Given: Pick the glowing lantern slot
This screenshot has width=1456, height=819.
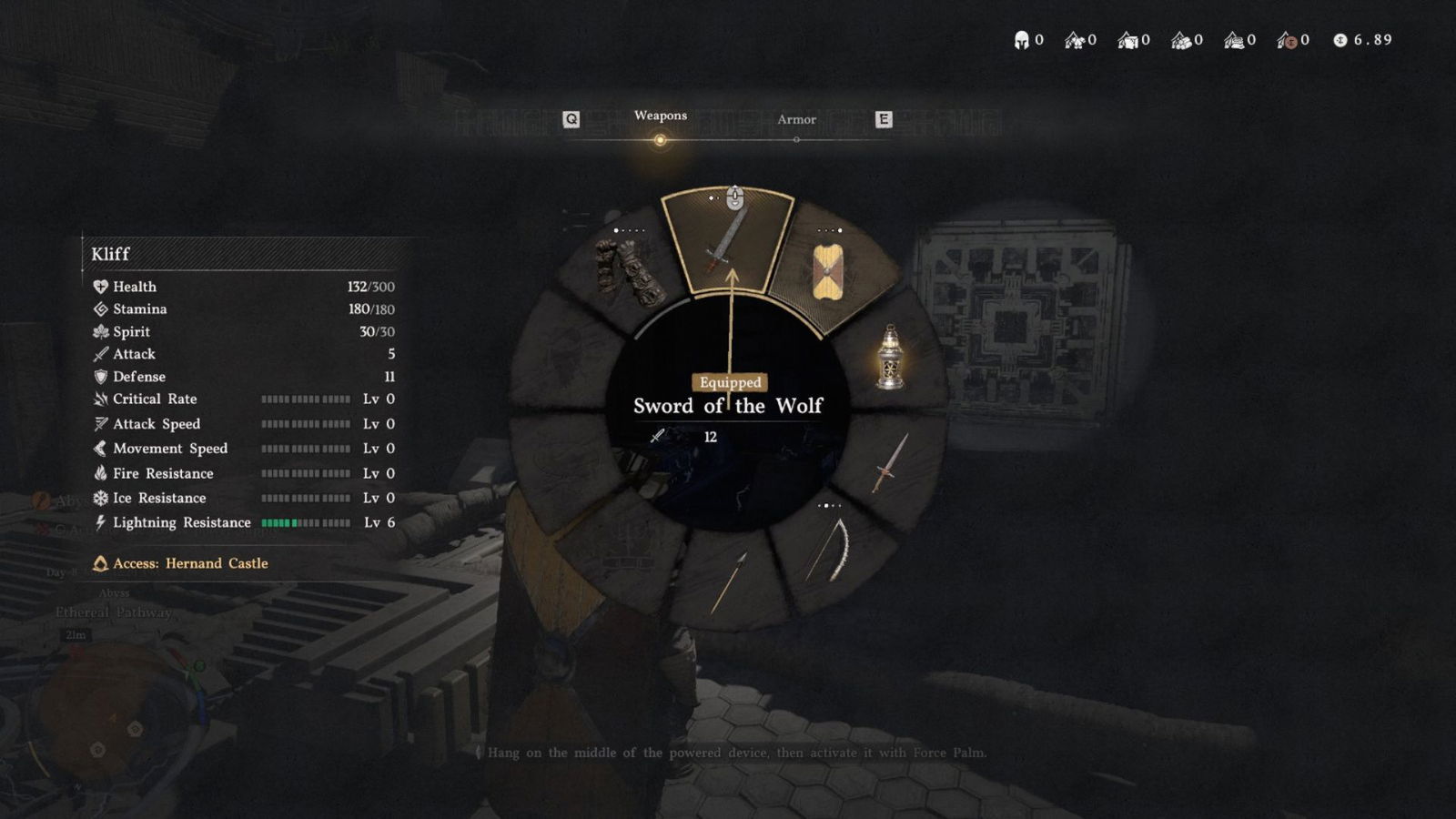Looking at the screenshot, I should (890, 357).
